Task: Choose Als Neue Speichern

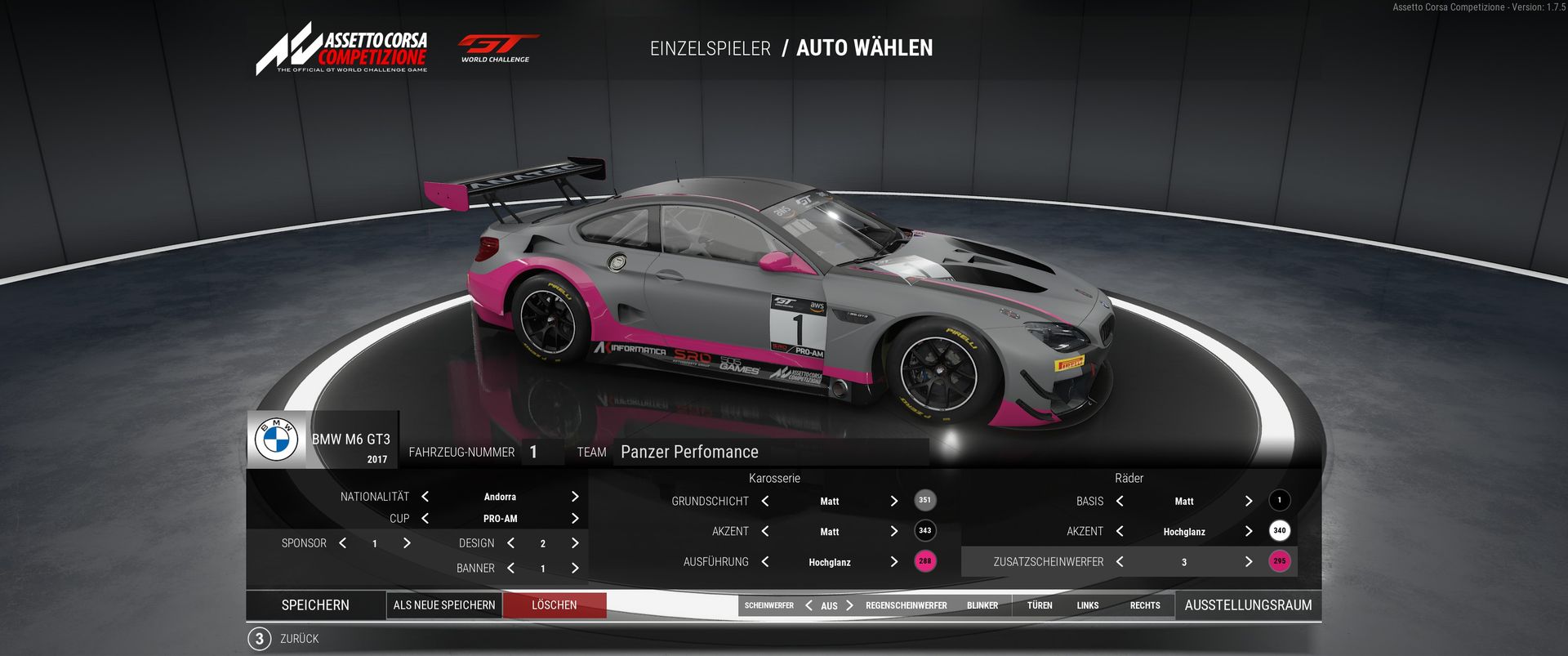Action: click(444, 605)
